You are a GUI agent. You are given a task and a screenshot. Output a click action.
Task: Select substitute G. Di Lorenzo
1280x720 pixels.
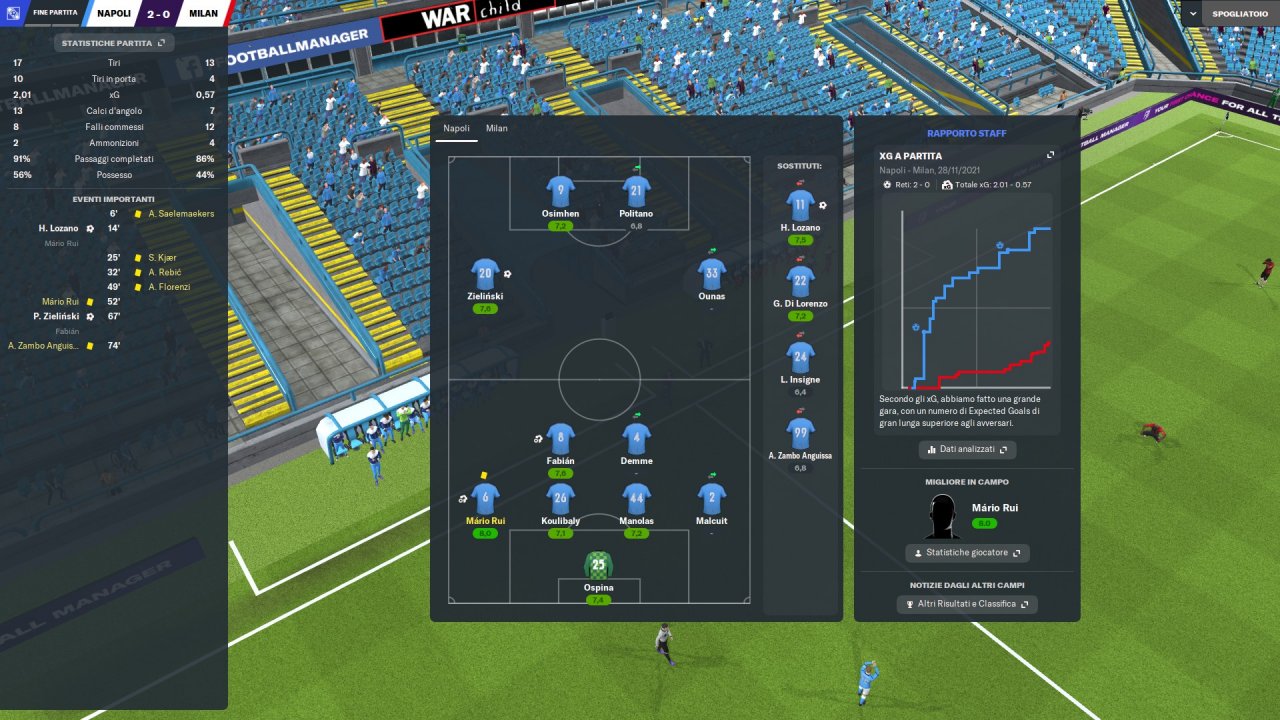point(800,282)
